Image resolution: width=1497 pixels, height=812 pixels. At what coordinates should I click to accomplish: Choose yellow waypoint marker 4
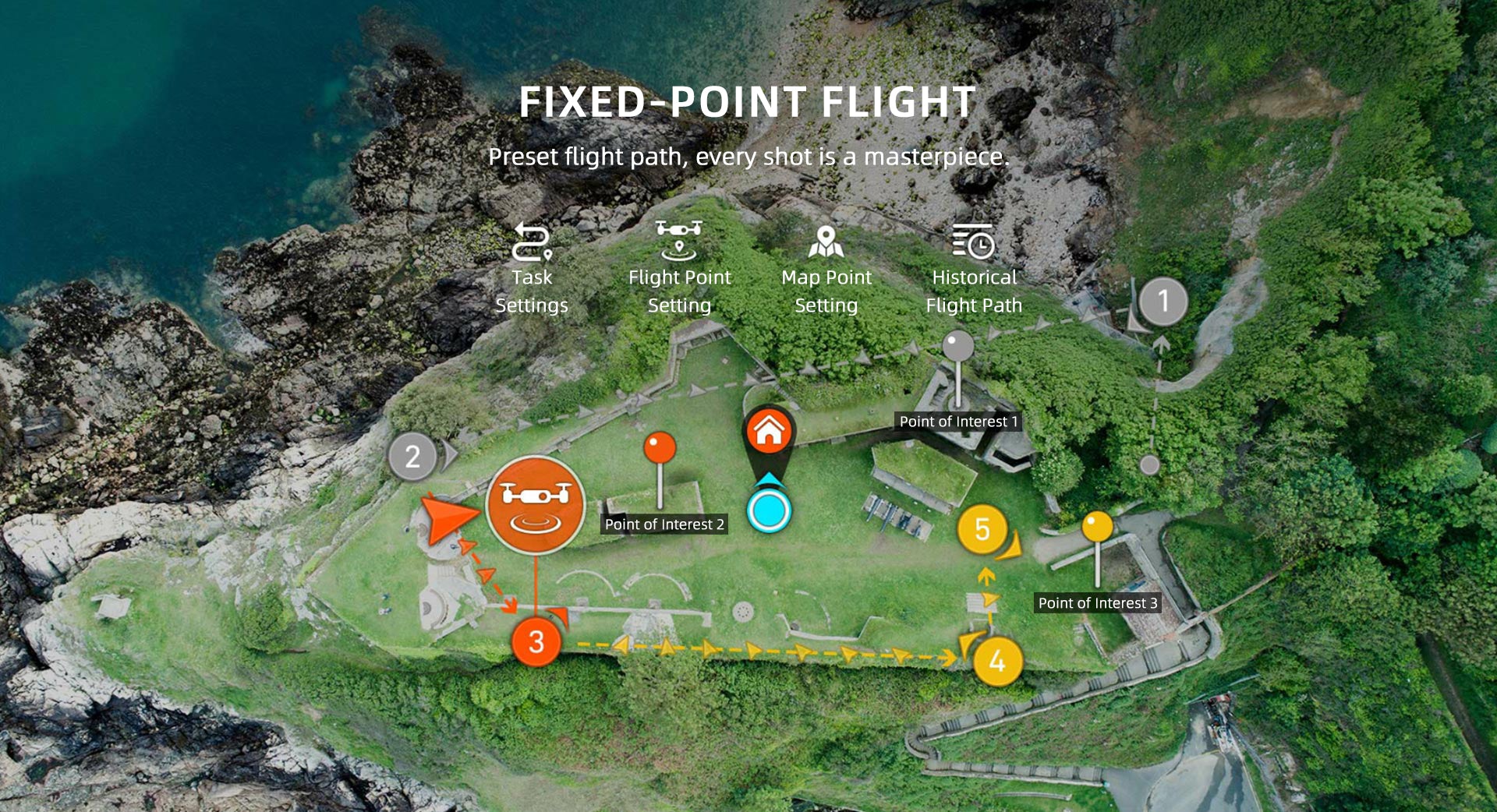coord(997,662)
